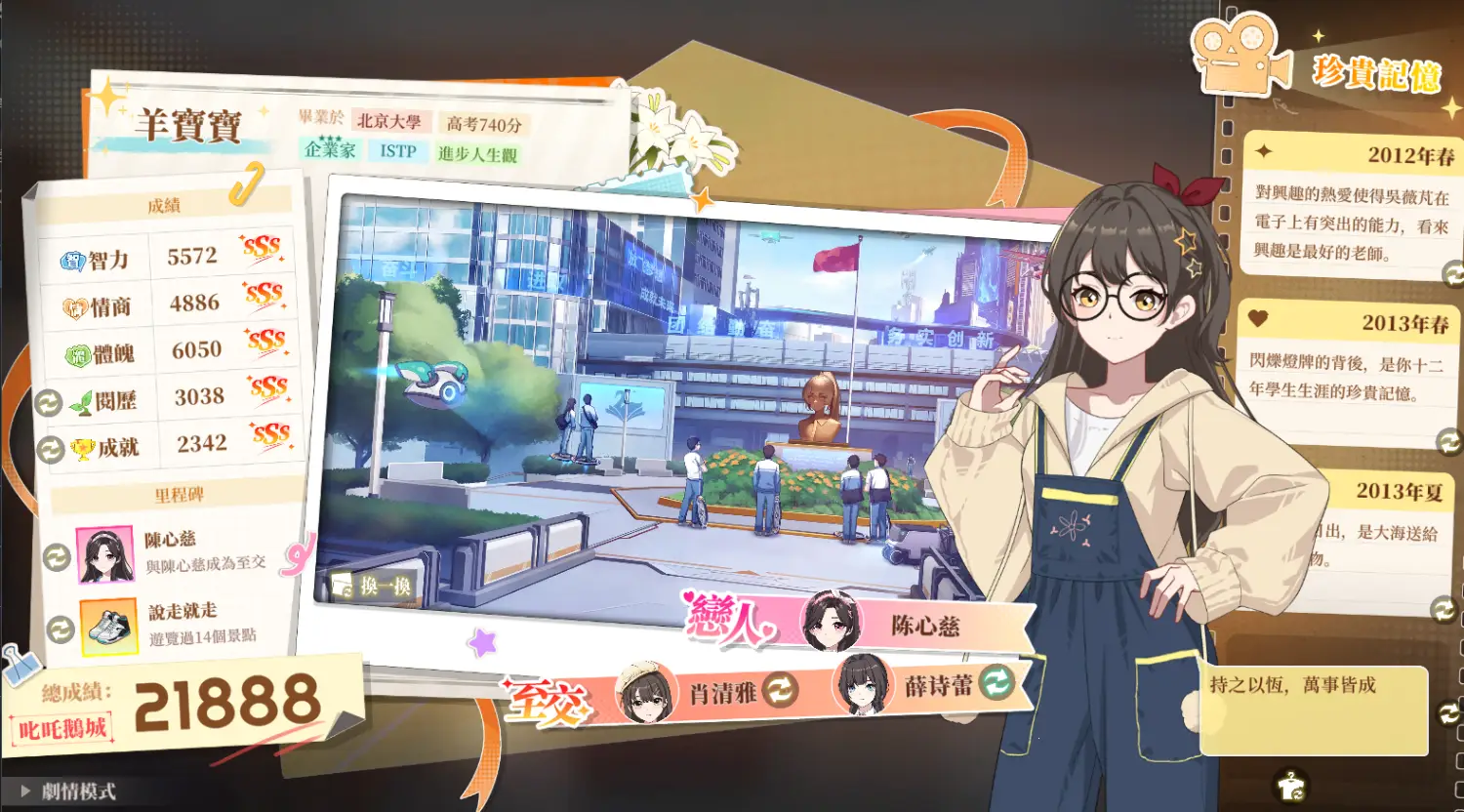The height and width of the screenshot is (812, 1464).
Task: Swap the 陳心慈 milestone entry
Action: (57, 556)
